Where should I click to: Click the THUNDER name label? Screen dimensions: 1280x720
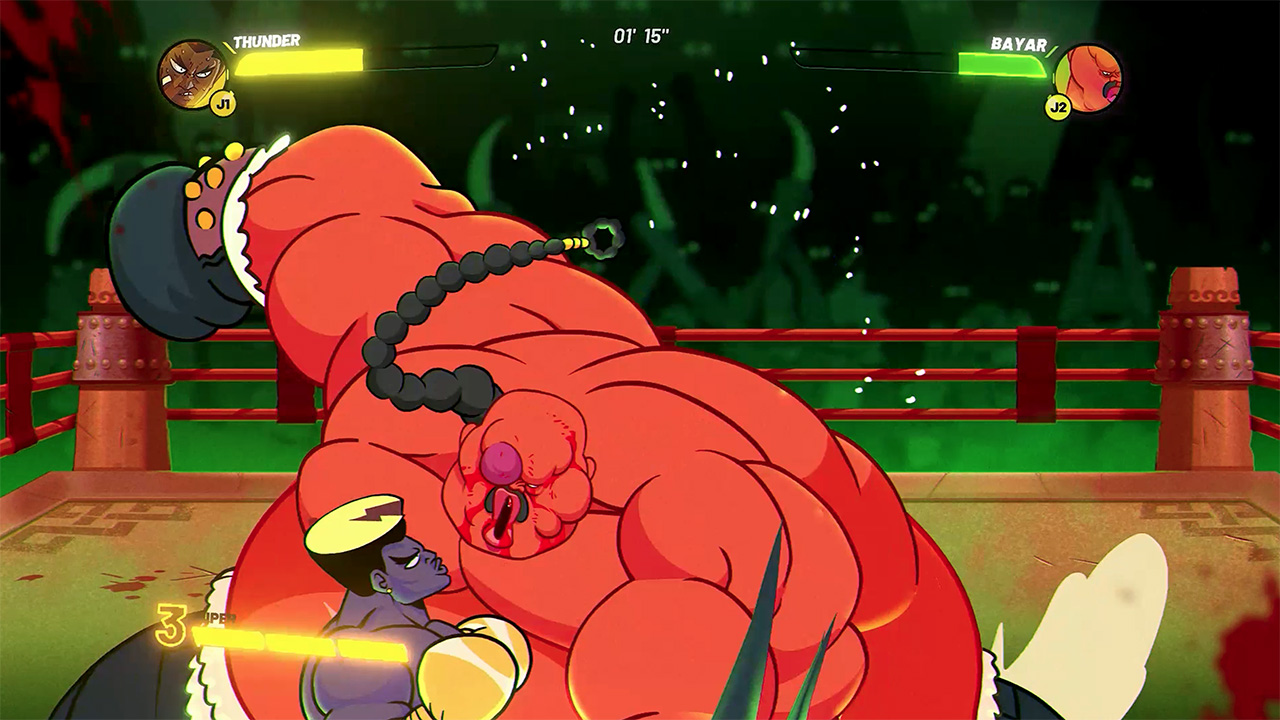click(x=266, y=40)
